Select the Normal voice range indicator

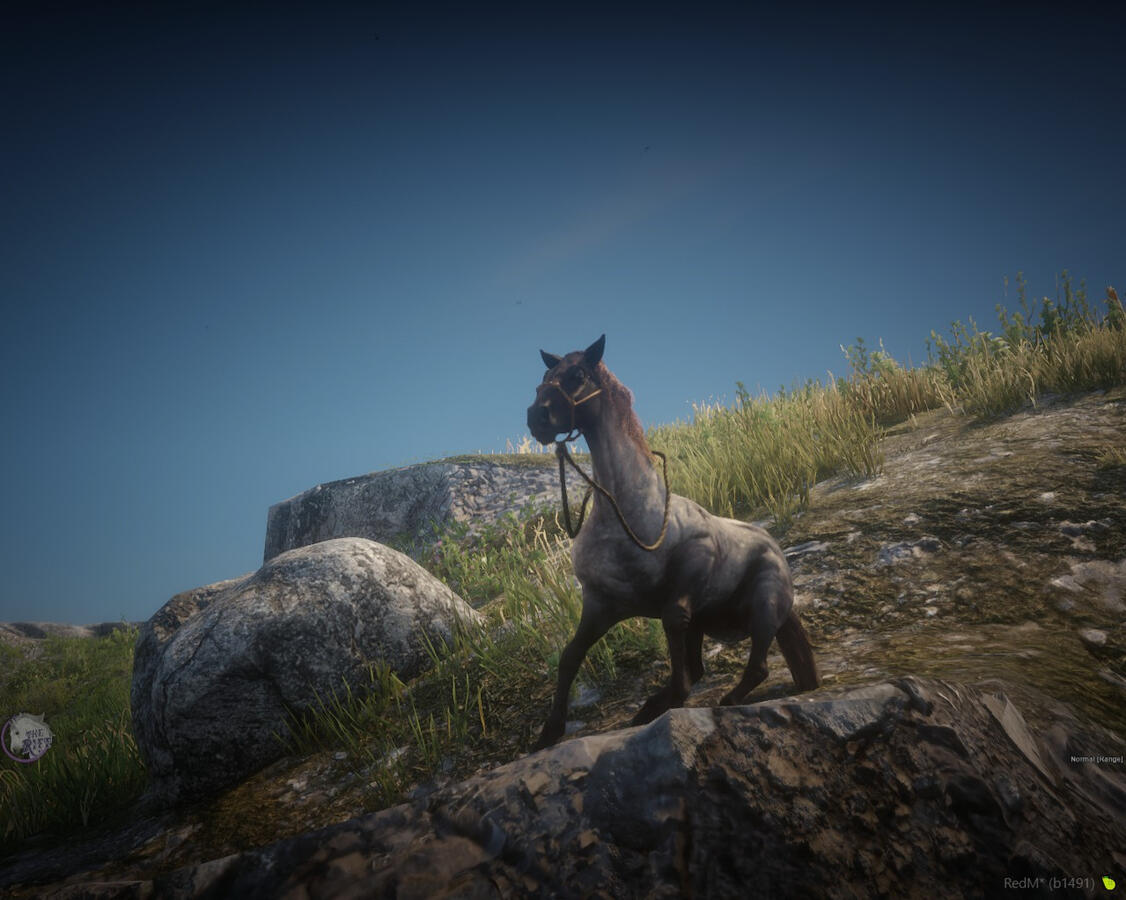click(x=1096, y=759)
